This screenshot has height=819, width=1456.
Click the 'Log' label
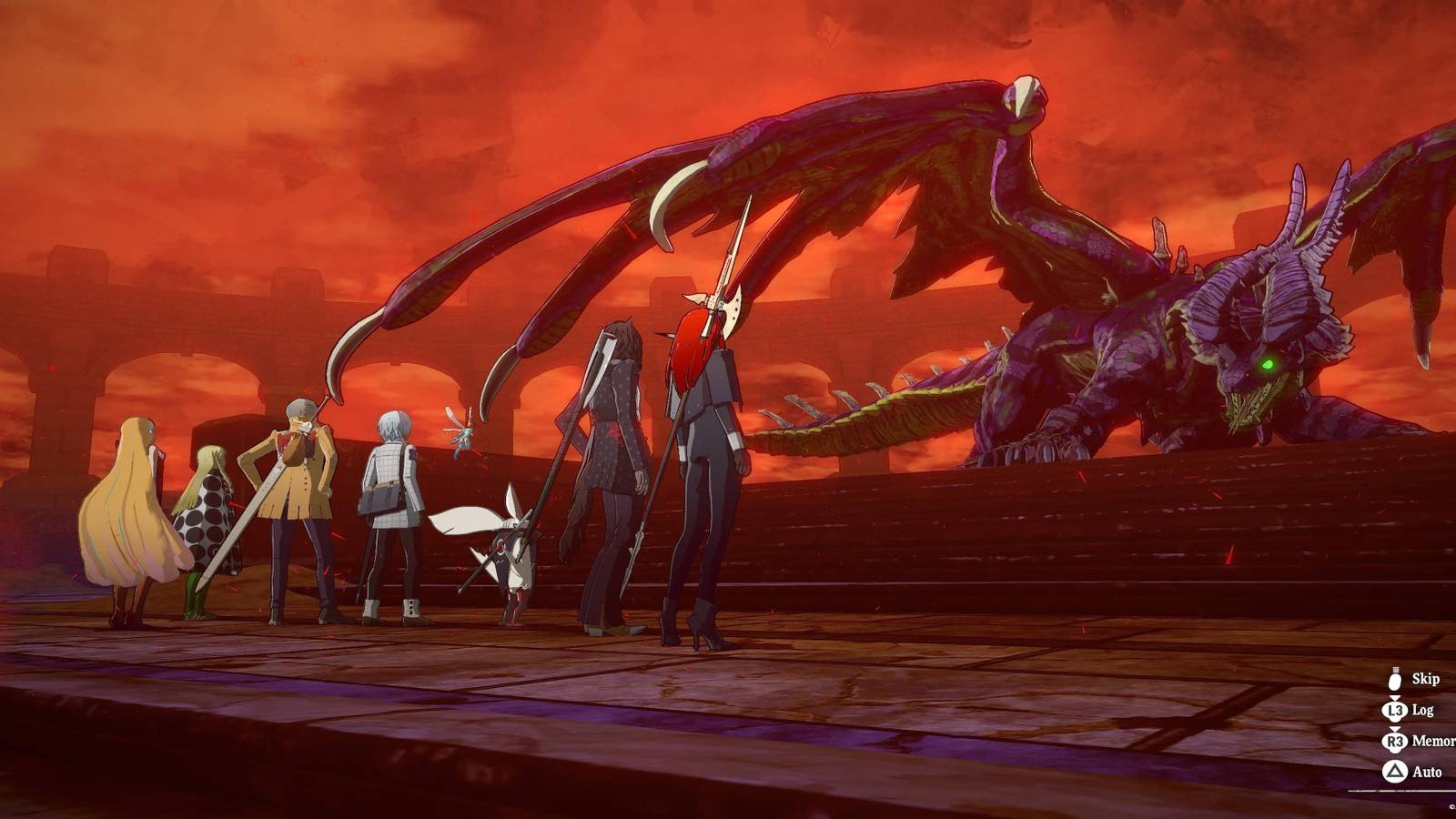[1424, 708]
